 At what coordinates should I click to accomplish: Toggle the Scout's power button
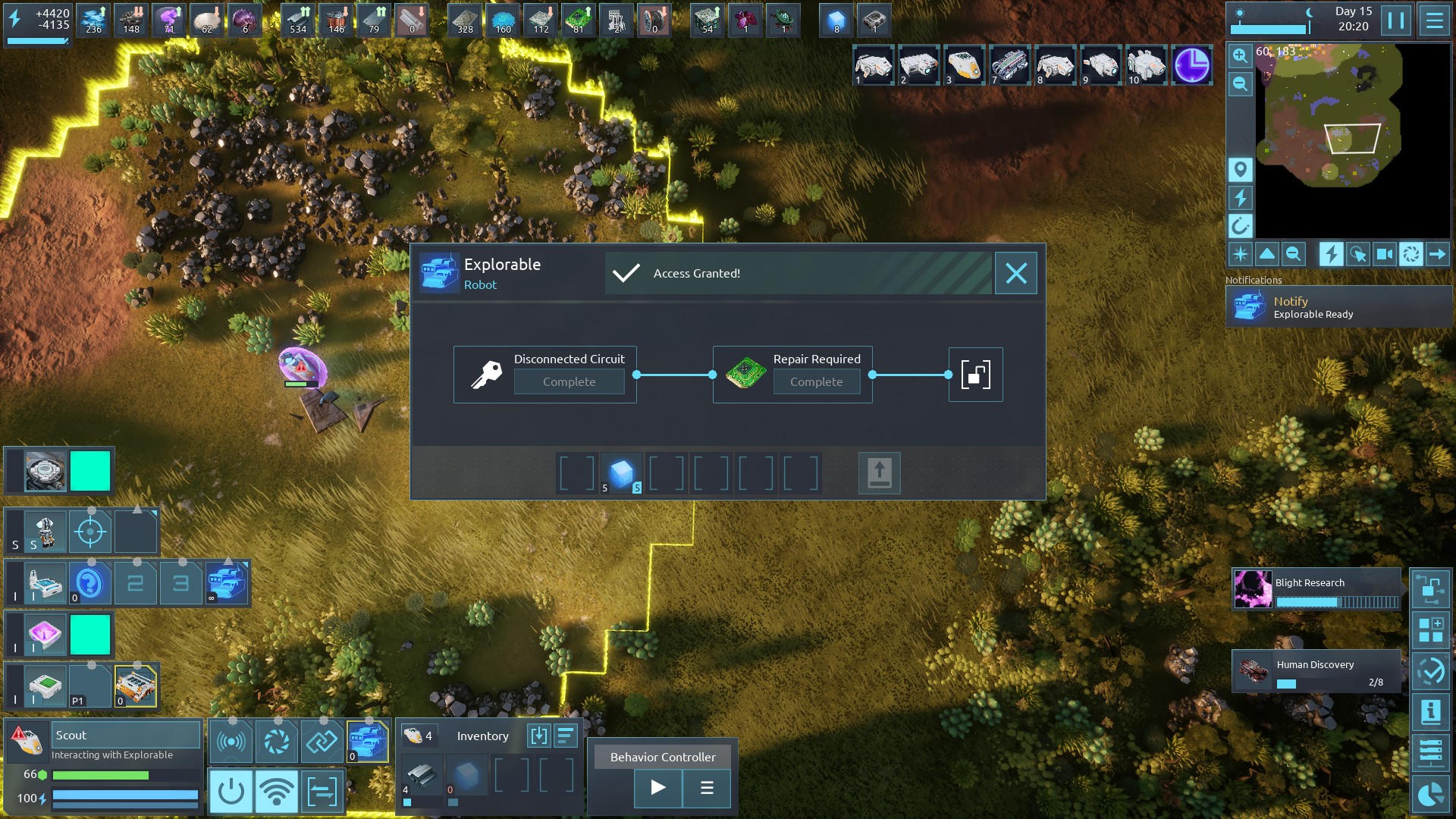coord(231,792)
